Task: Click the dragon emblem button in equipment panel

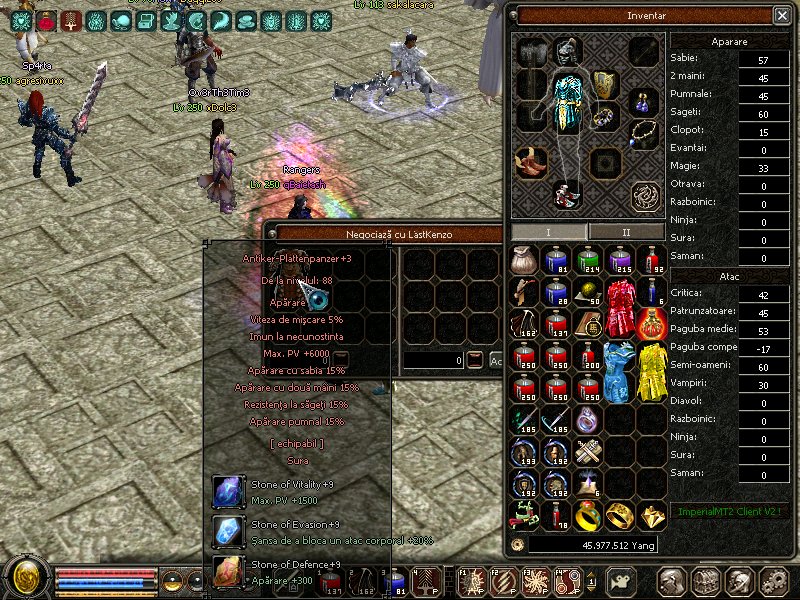Action: pyautogui.click(x=645, y=194)
